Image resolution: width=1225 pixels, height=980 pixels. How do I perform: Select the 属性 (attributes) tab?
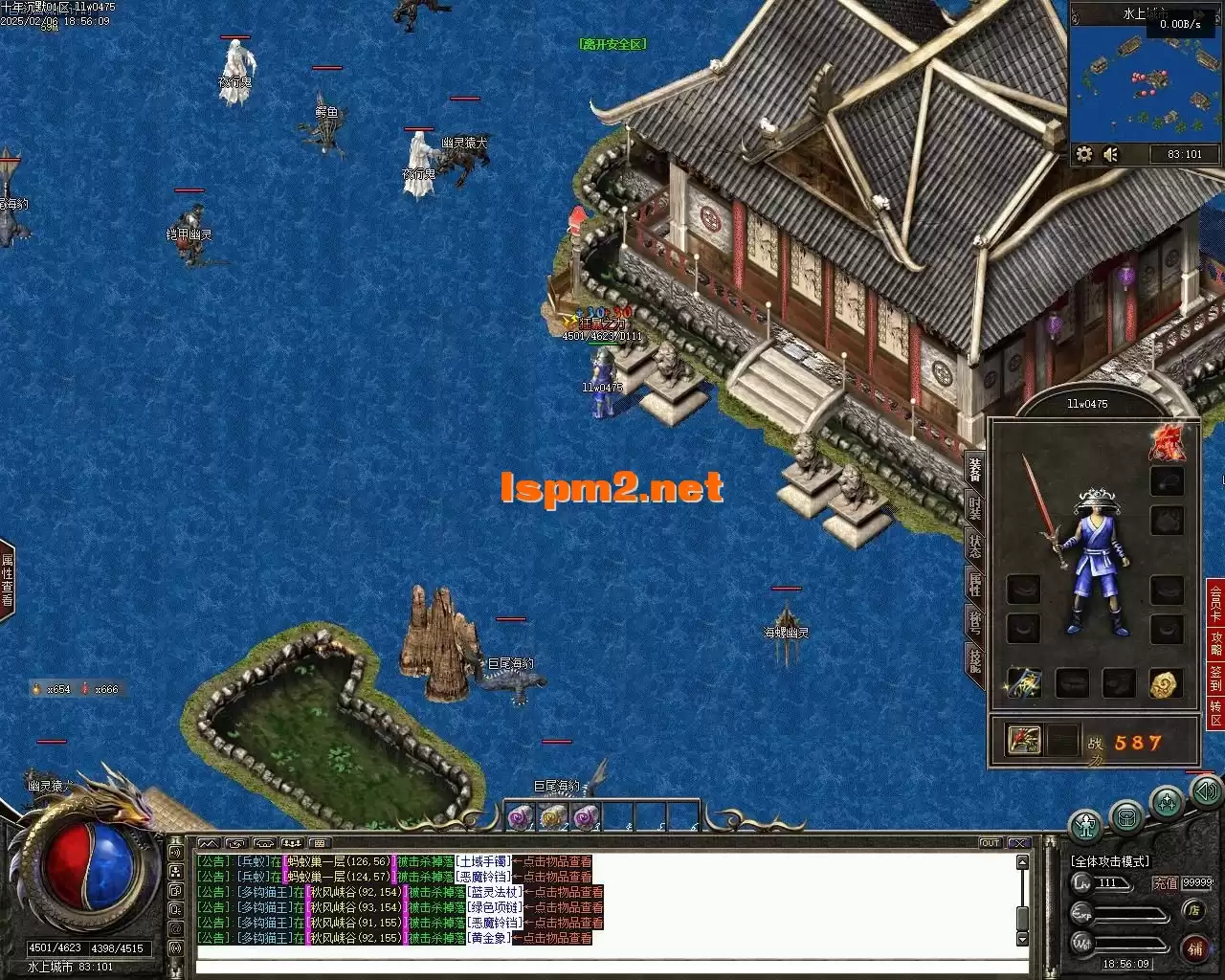974,583
